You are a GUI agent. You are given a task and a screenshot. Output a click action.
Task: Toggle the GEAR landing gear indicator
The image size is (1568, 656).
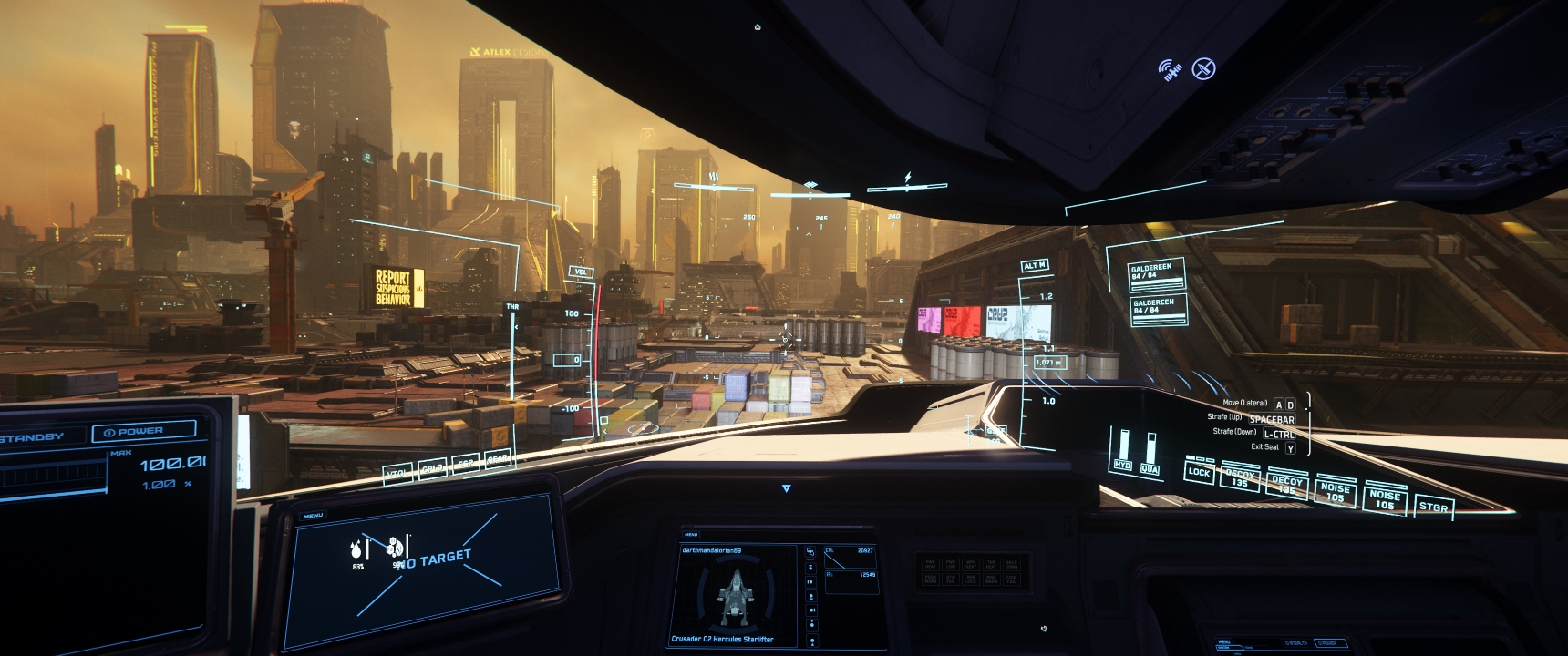[x=498, y=461]
